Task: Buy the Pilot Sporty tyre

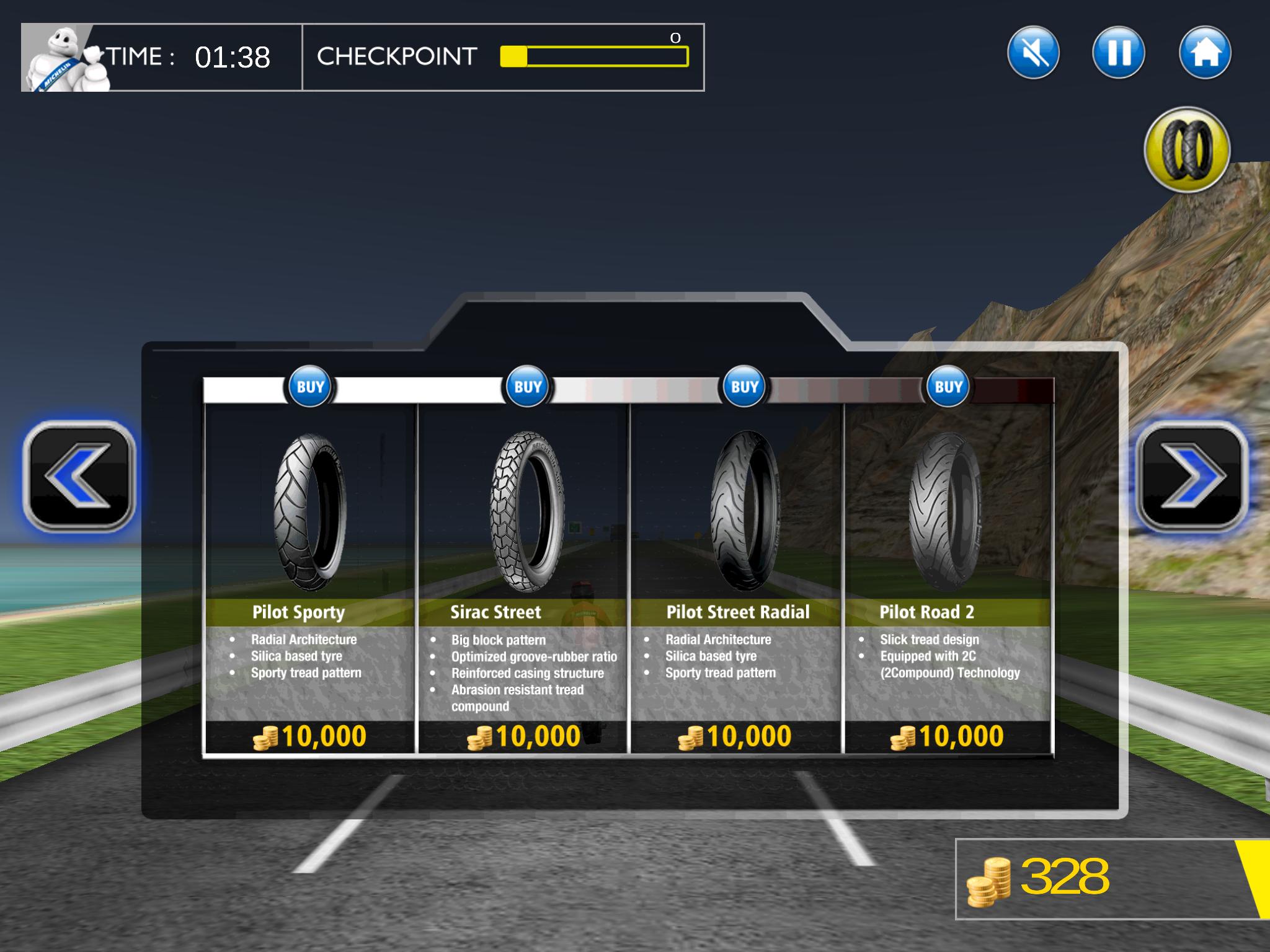Action: click(310, 387)
